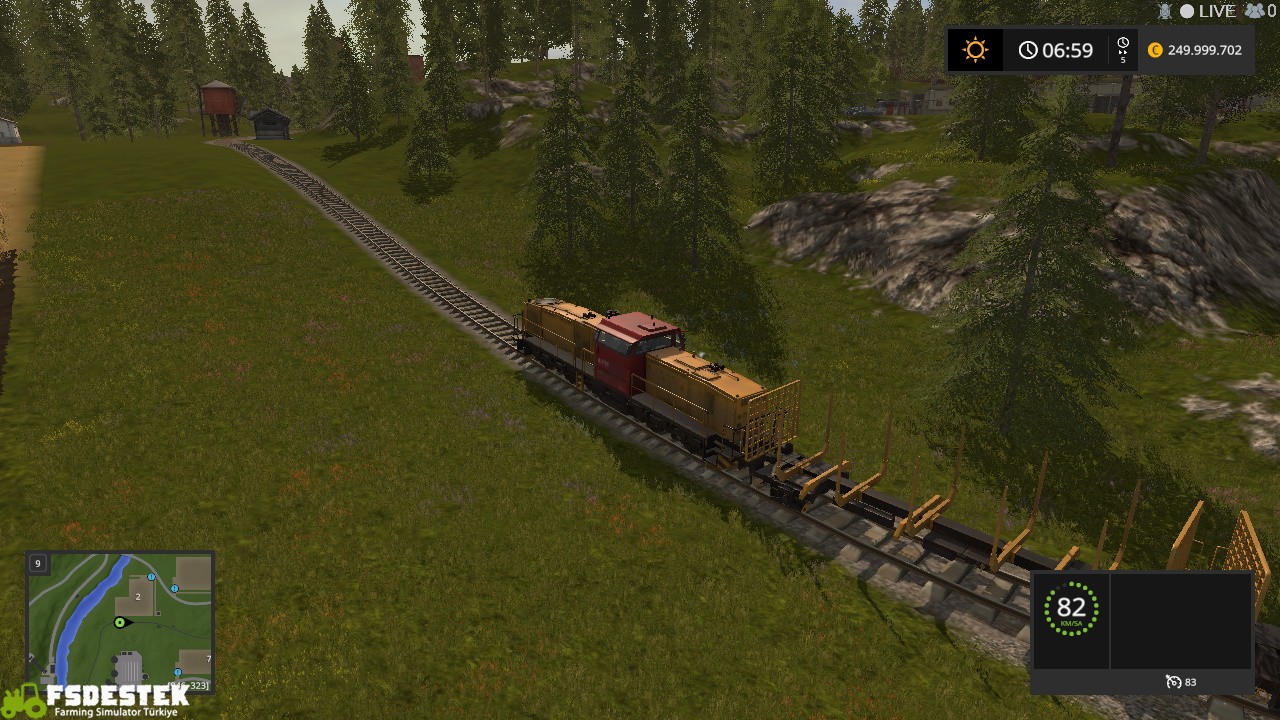Select the crossed-tools multiplayer icon
Viewport: 1280px width, 720px height.
(x=1164, y=10)
